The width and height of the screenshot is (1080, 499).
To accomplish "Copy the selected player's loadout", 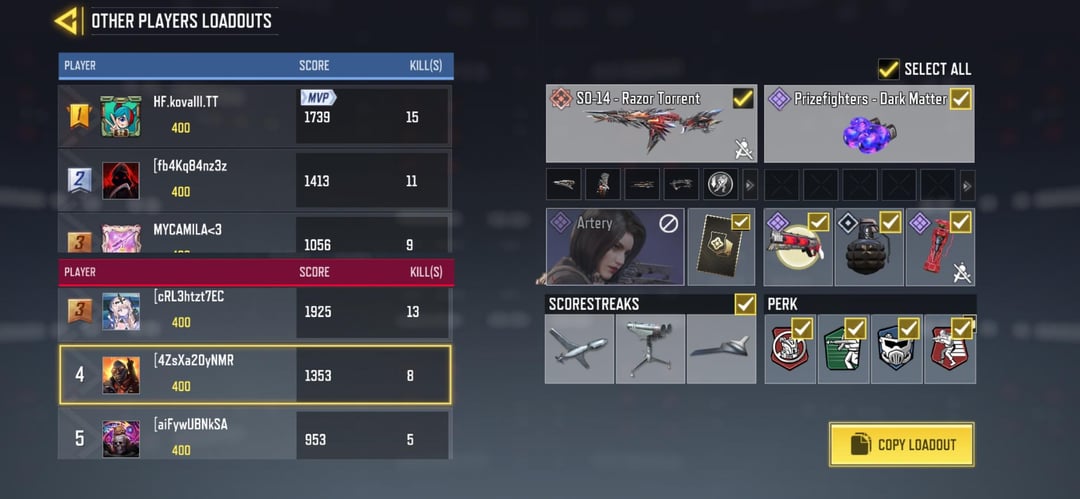I will pyautogui.click(x=901, y=444).
